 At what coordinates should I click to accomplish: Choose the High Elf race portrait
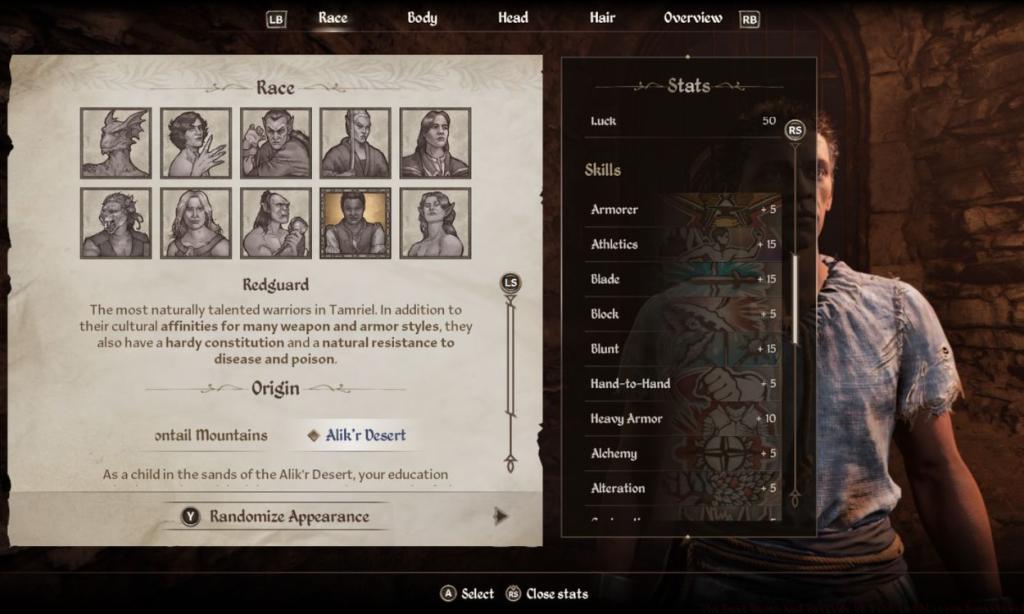[355, 143]
